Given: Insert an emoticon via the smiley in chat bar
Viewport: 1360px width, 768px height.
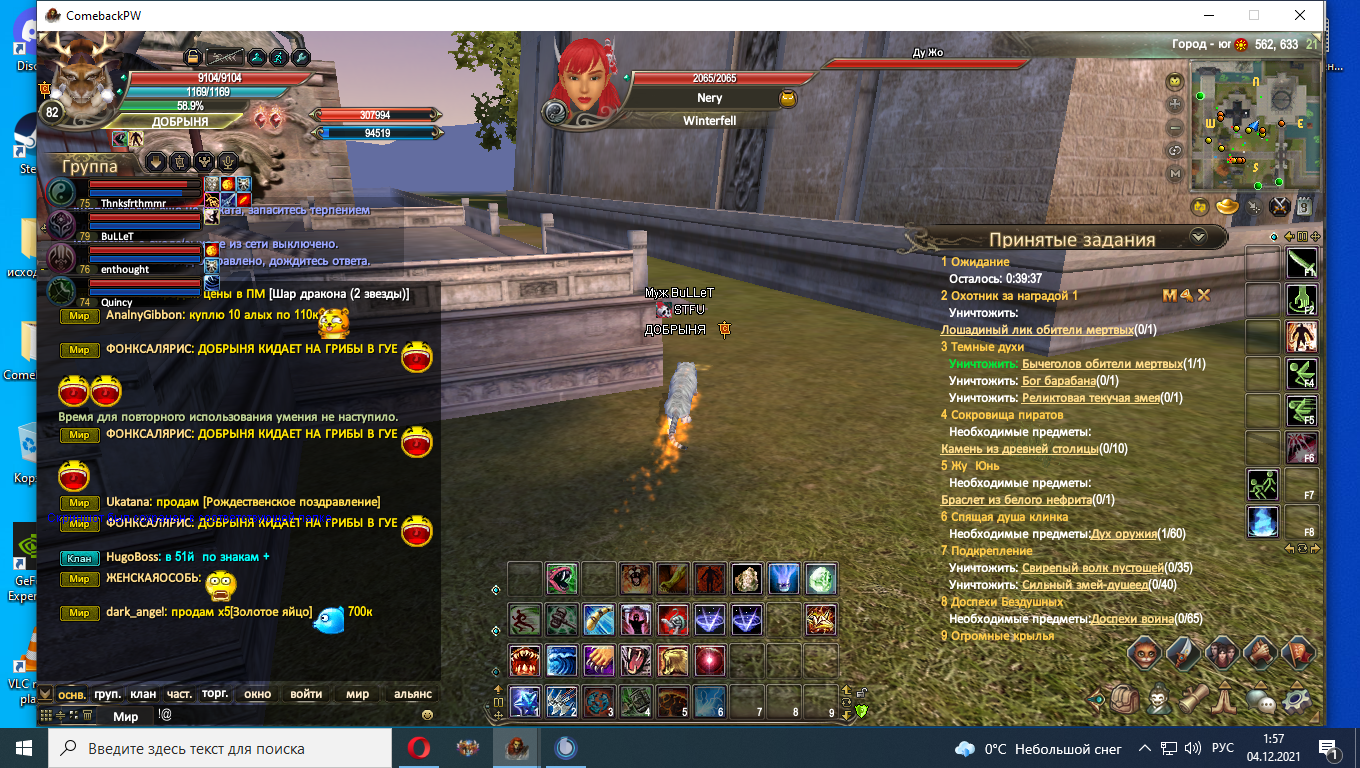Looking at the screenshot, I should click(427, 716).
